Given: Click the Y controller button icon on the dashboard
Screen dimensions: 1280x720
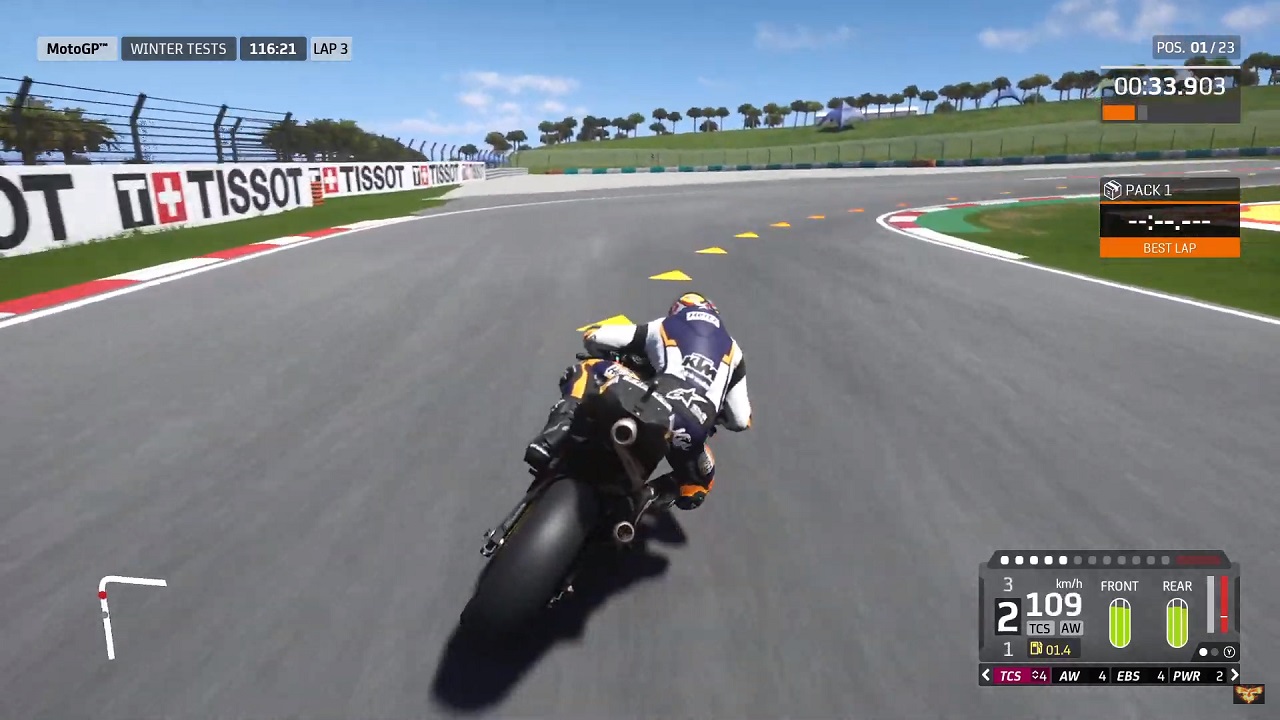Looking at the screenshot, I should click(x=1229, y=651).
